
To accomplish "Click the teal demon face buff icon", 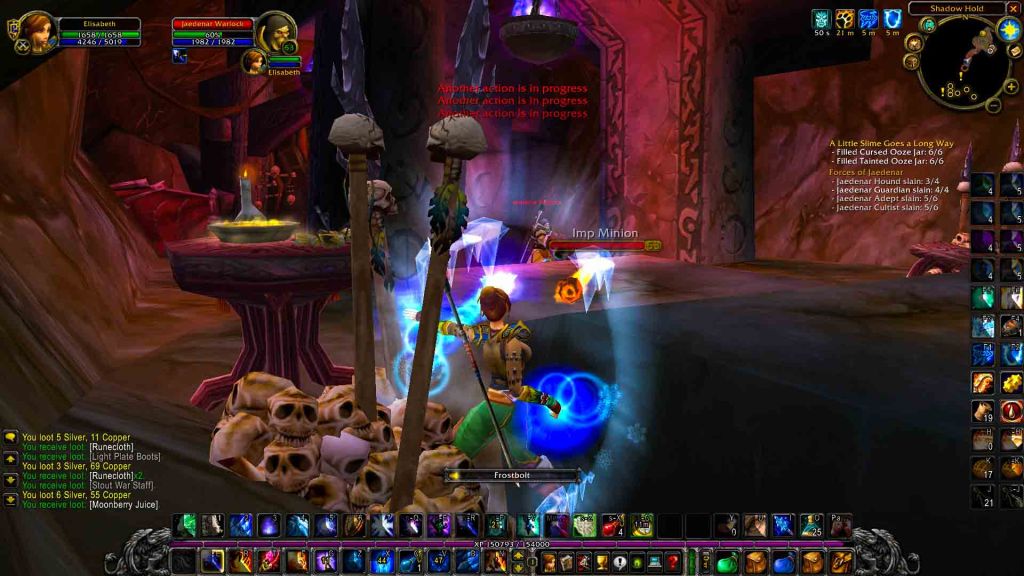I will (821, 18).
